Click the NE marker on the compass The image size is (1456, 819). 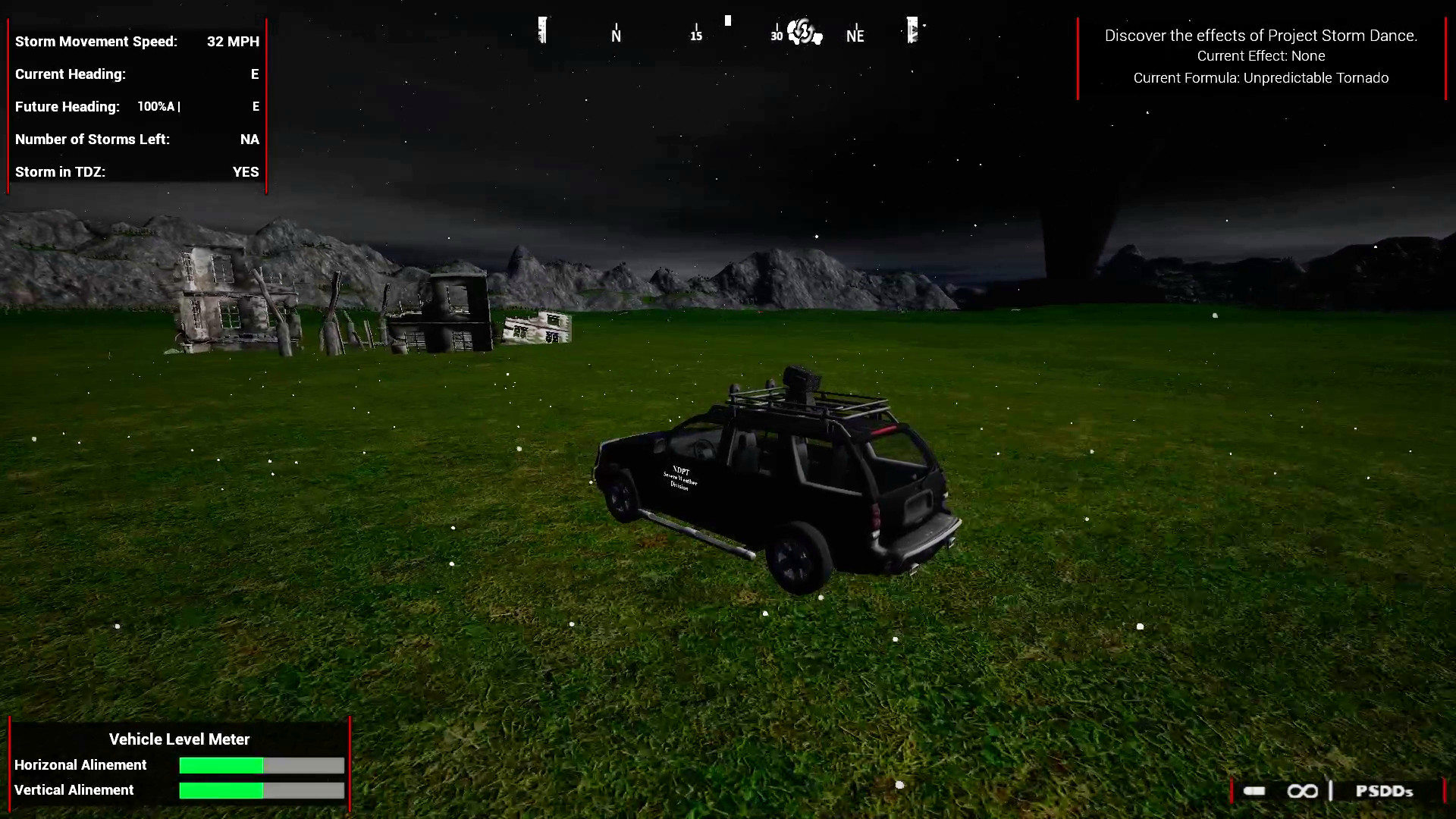pos(855,35)
